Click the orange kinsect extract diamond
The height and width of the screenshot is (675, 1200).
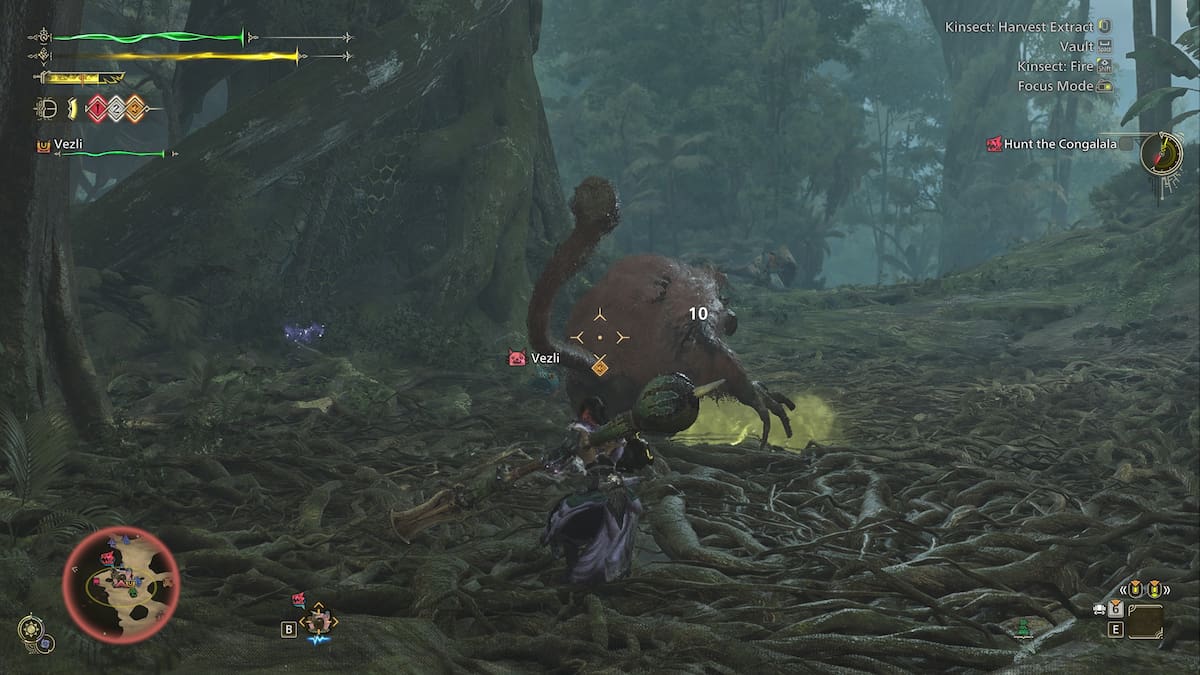(134, 109)
